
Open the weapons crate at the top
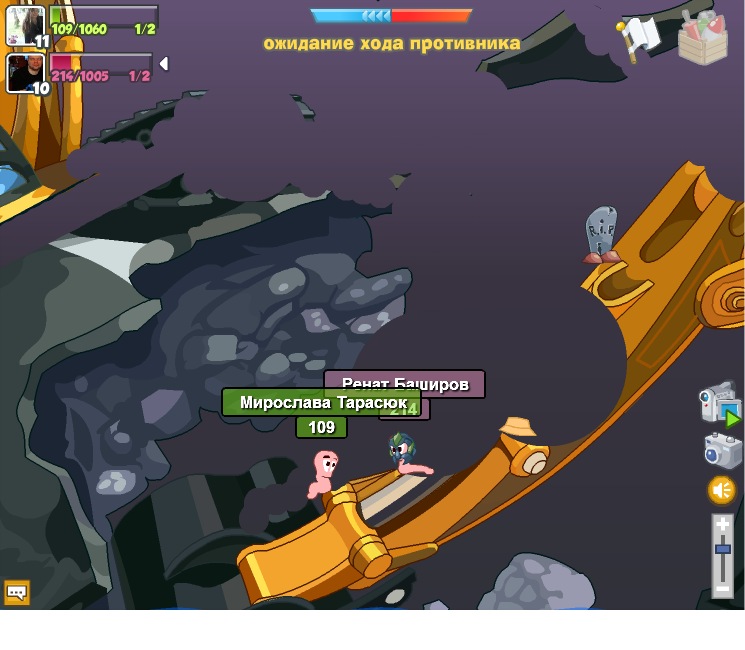click(702, 37)
